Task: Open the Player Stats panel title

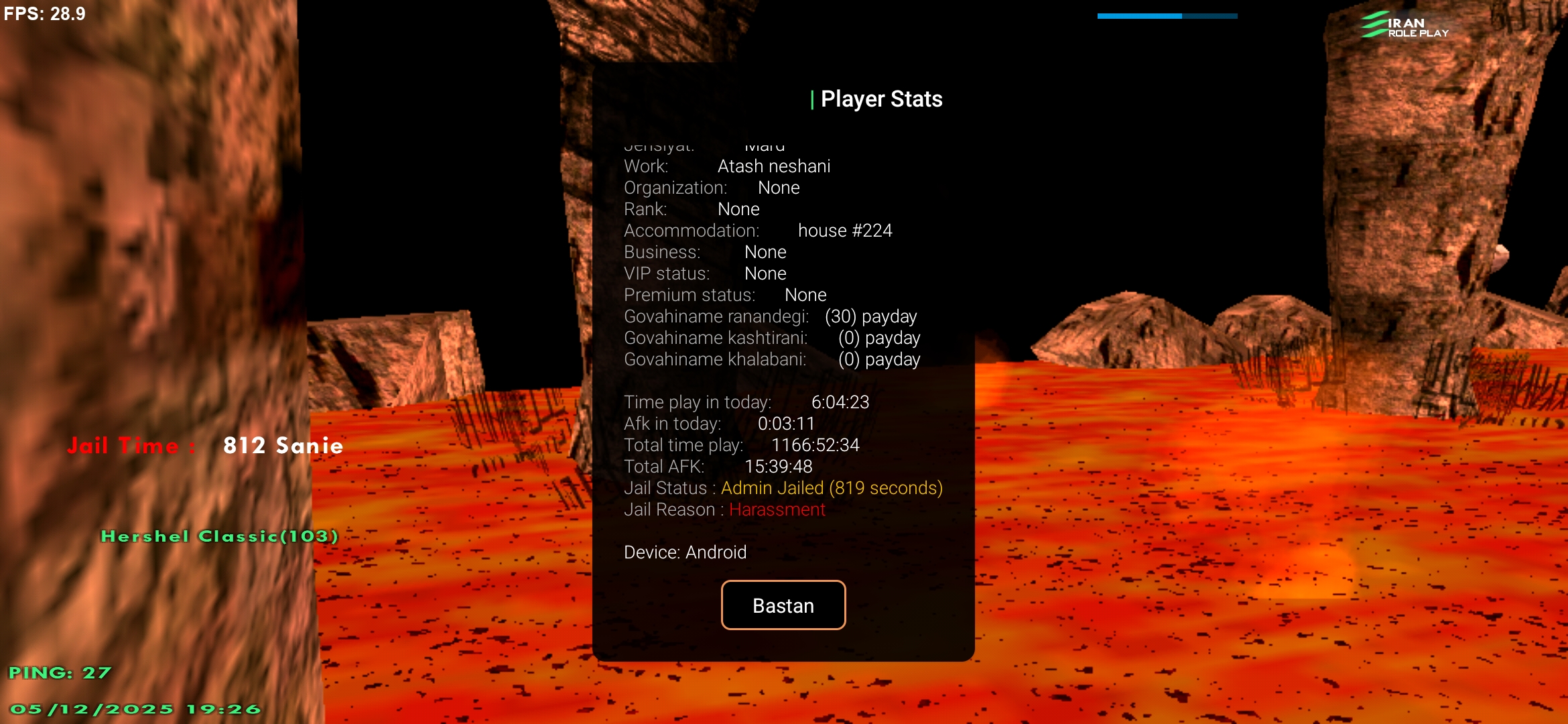Action: click(x=880, y=98)
